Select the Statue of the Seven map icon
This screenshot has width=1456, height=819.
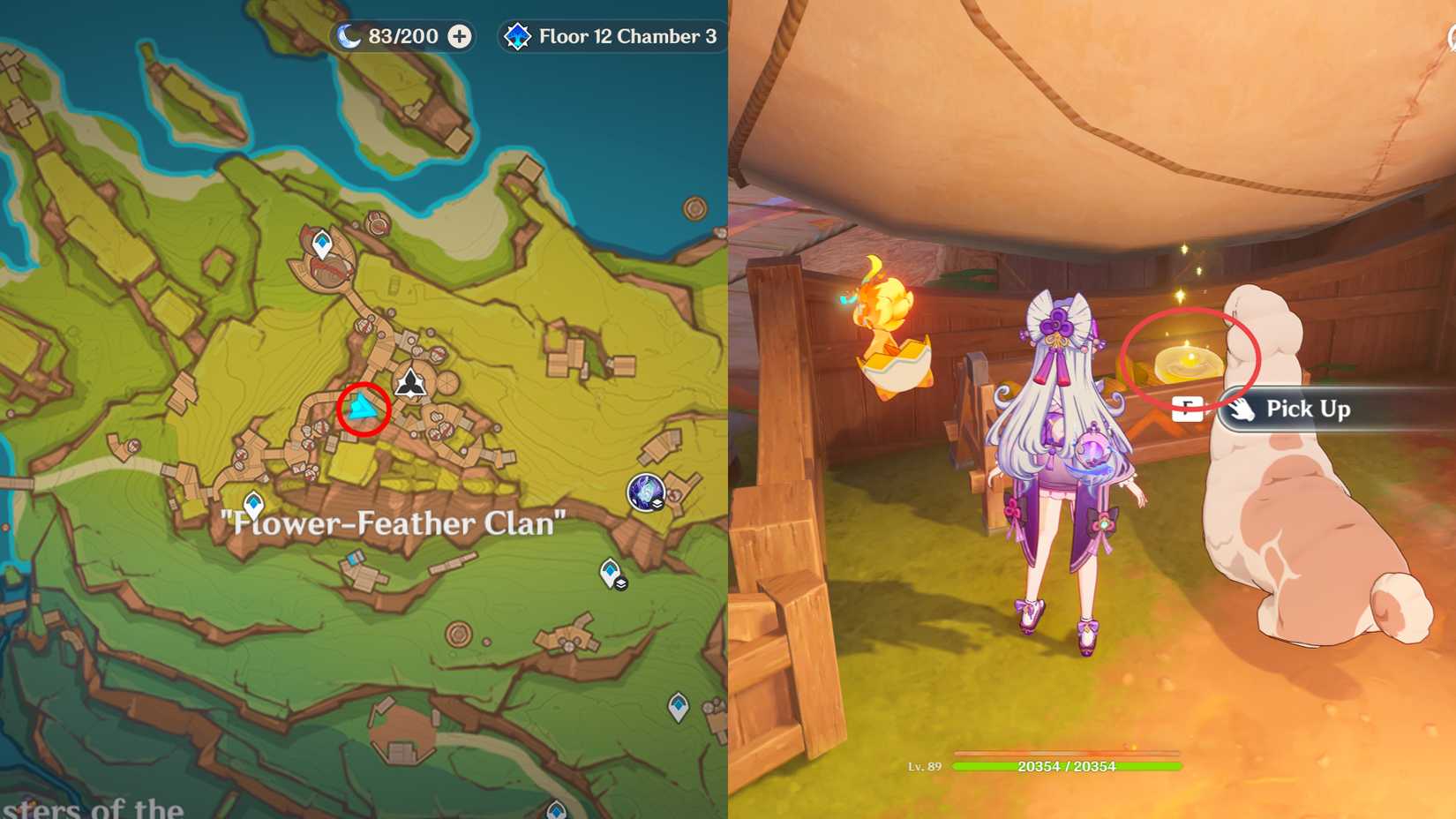[409, 381]
